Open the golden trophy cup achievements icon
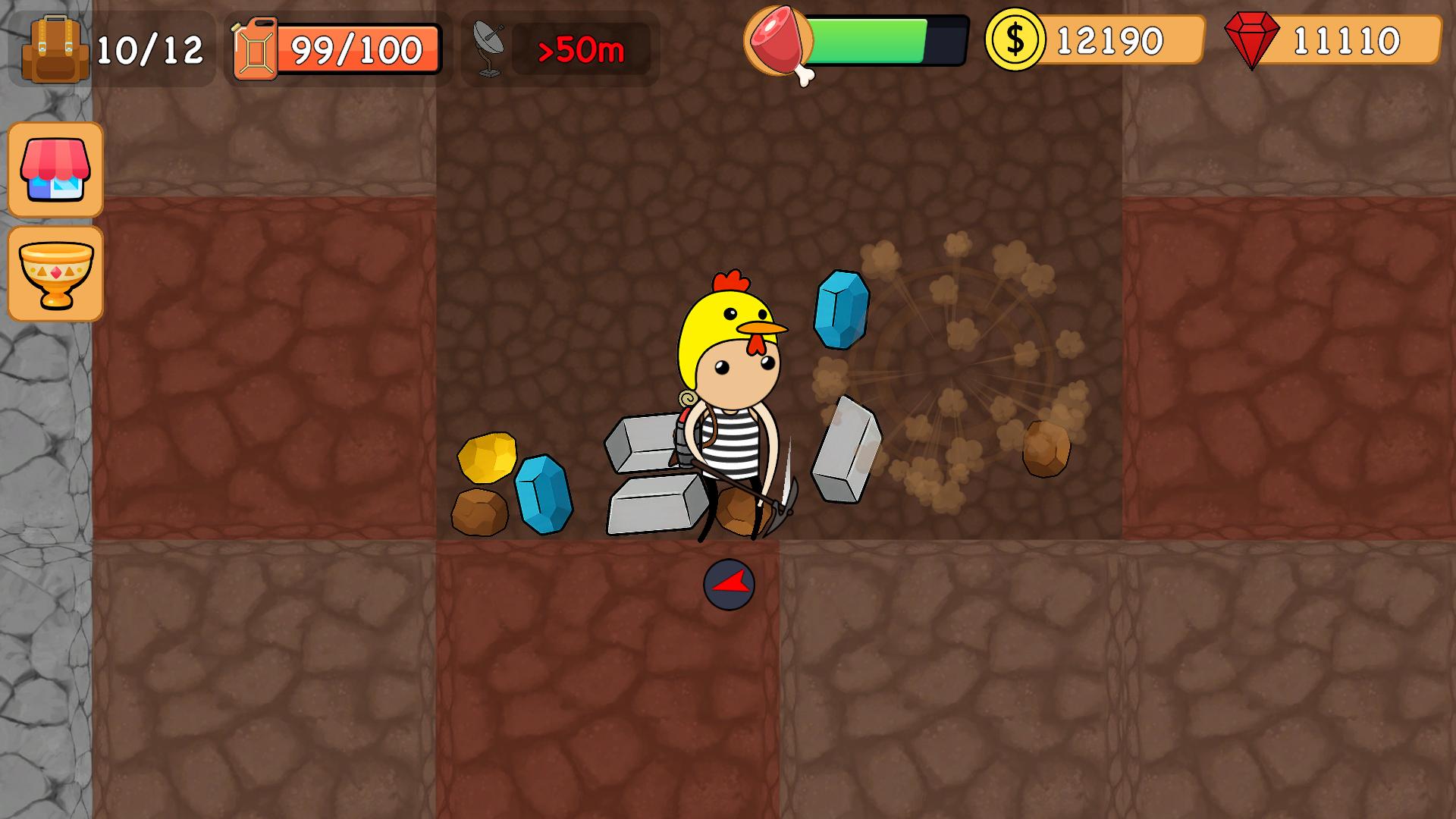Image resolution: width=1456 pixels, height=819 pixels. click(x=55, y=273)
